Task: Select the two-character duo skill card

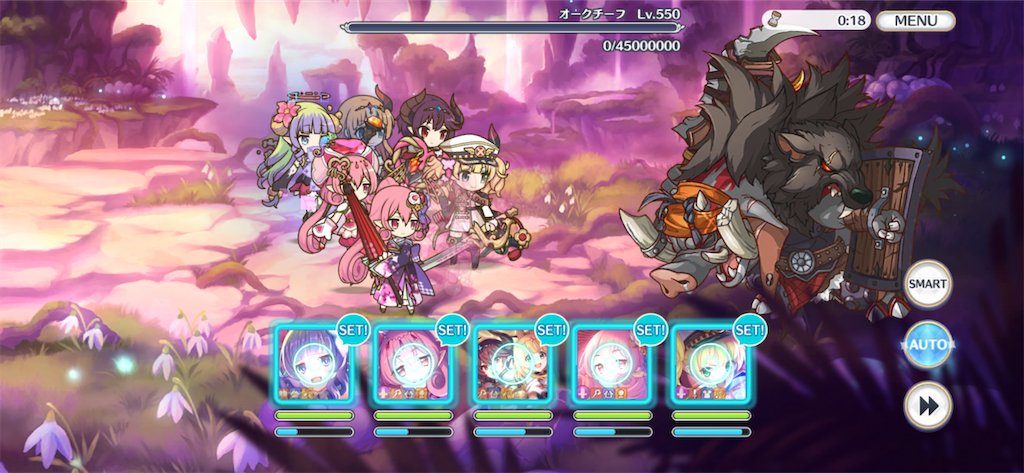Action: click(512, 364)
